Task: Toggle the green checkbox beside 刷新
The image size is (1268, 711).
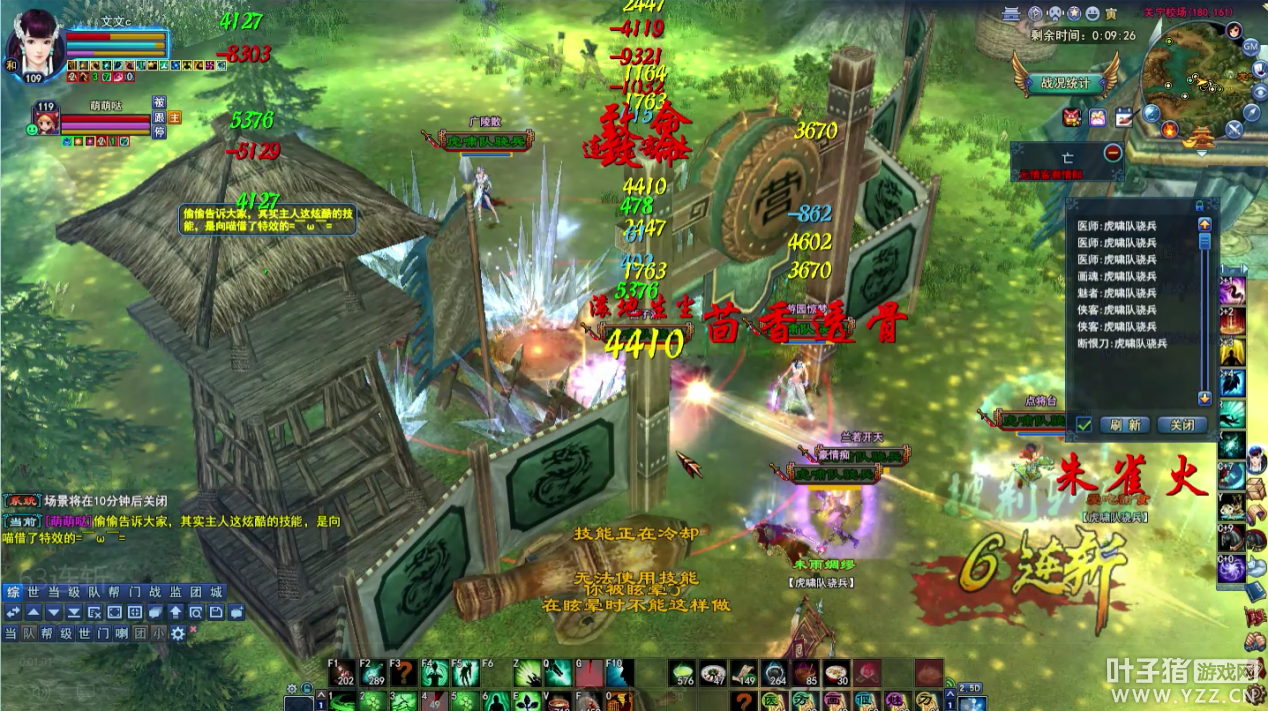Action: point(1083,424)
